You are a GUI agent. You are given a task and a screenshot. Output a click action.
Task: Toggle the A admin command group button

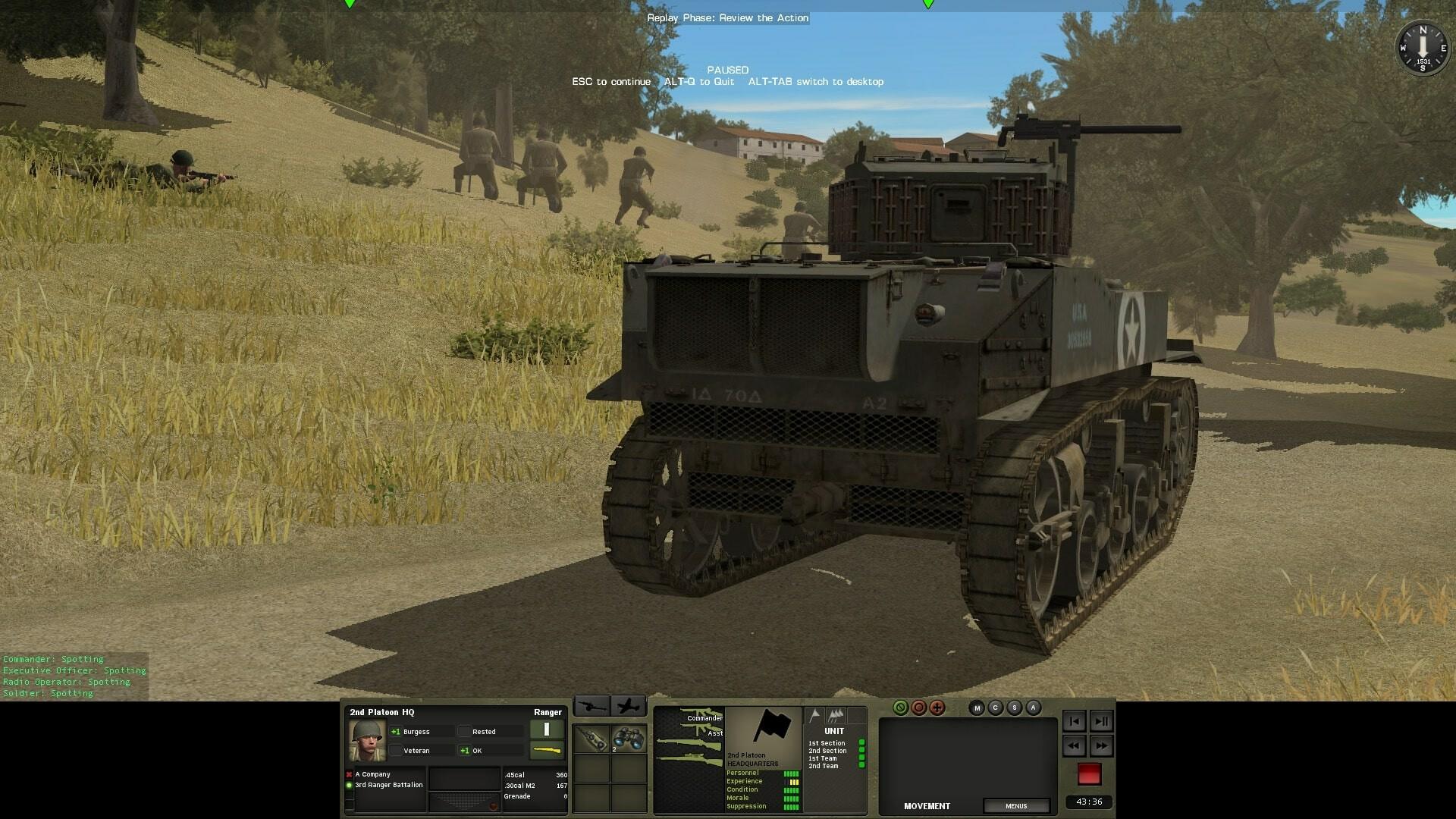pyautogui.click(x=1032, y=708)
